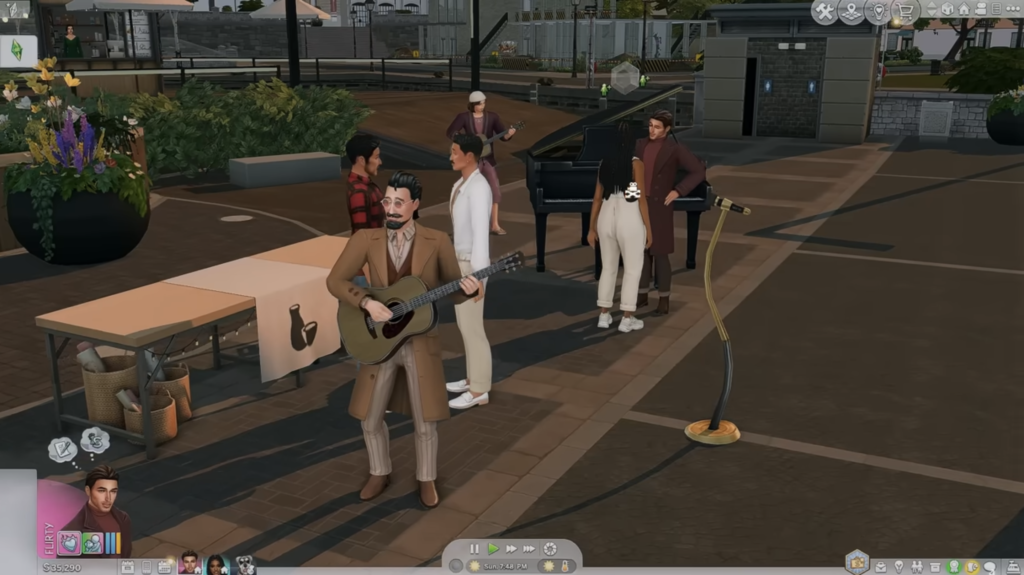1024x575 pixels.
Task: Click the money thought bubble above the portrait
Action: pyautogui.click(x=94, y=440)
